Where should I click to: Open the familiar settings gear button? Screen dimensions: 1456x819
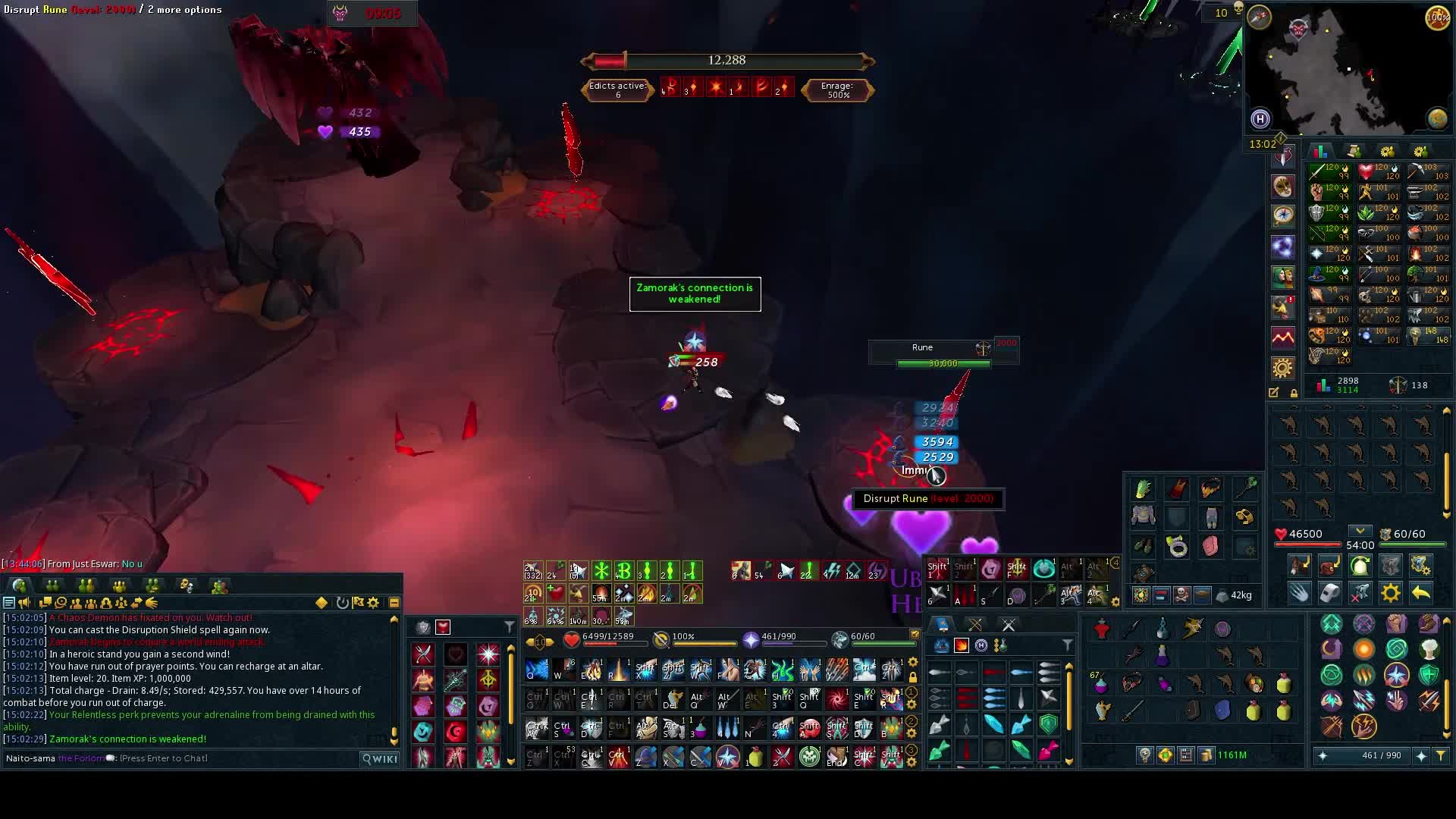[x=1391, y=592]
